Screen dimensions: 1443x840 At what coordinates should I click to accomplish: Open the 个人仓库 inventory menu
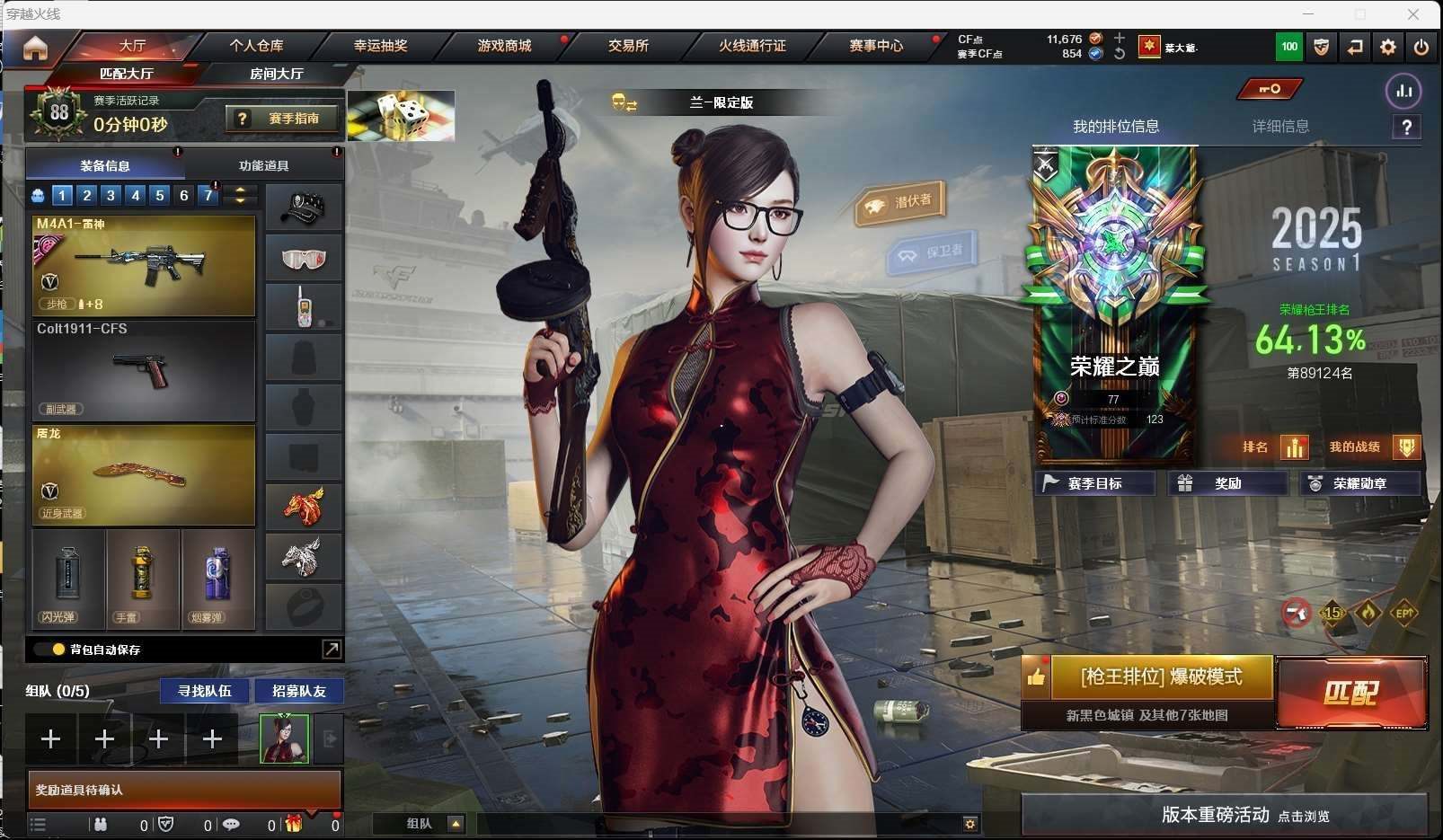pos(256,45)
